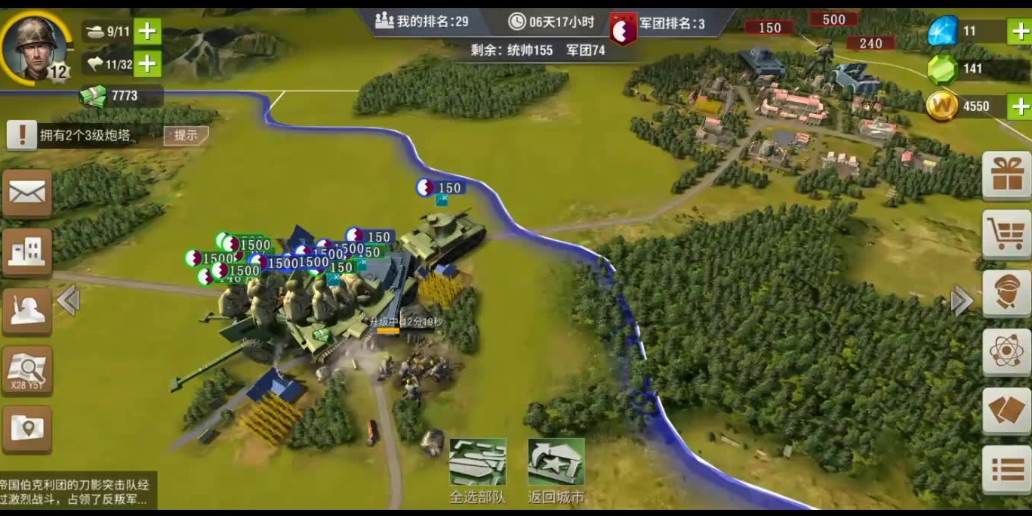Open the mail envelope icon

click(x=27, y=192)
